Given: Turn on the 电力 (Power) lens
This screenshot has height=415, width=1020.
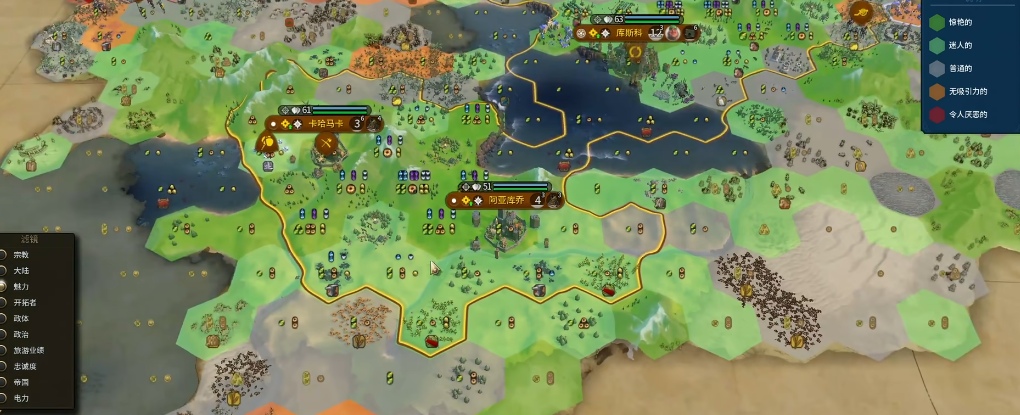Looking at the screenshot, I should [x=4, y=398].
